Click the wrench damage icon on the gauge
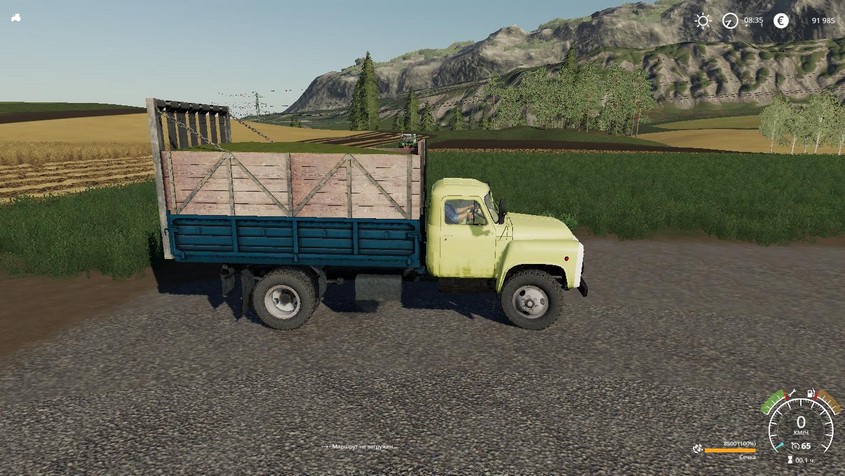The width and height of the screenshot is (845, 476). coord(792,394)
